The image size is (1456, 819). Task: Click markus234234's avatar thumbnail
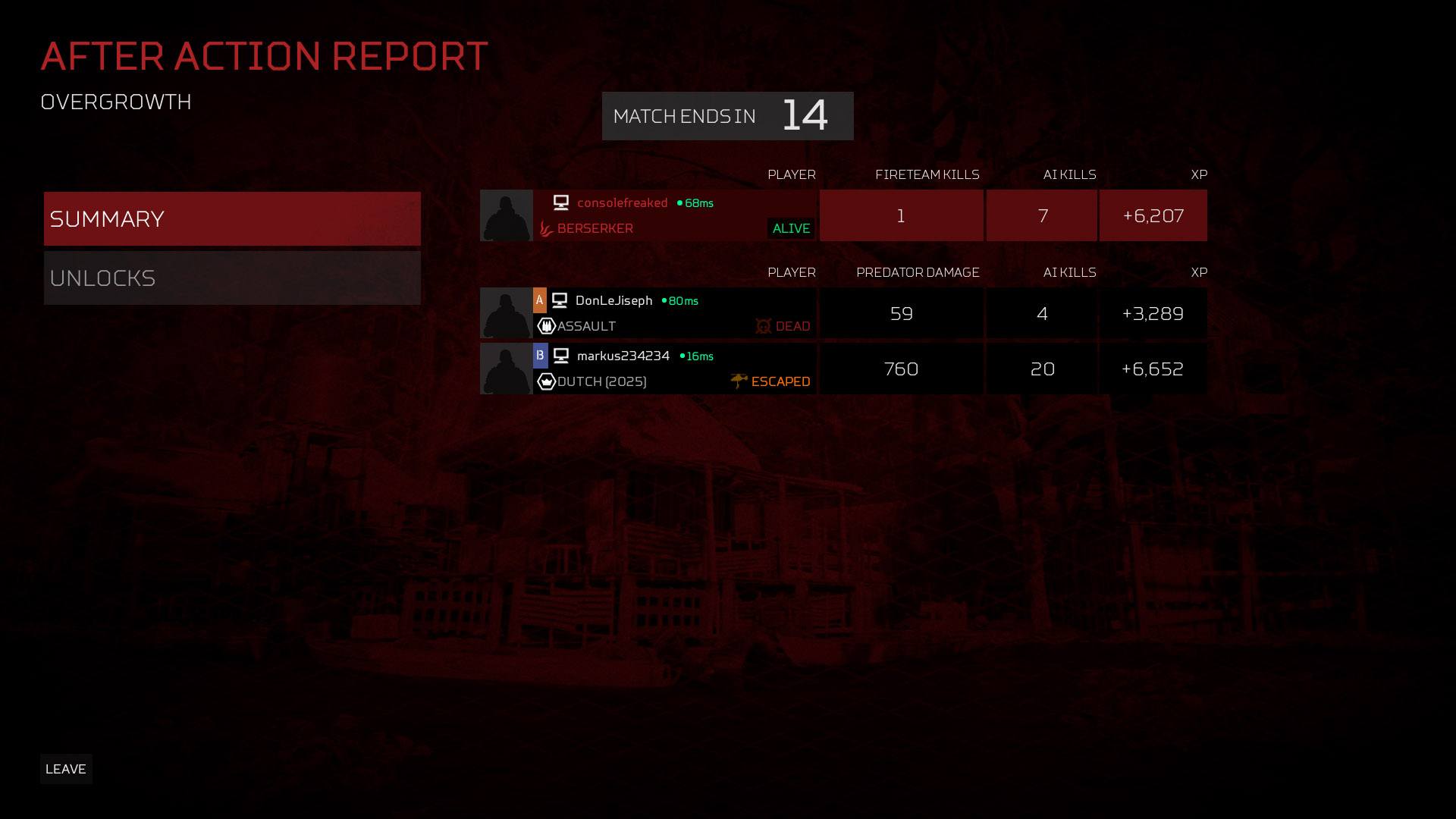pyautogui.click(x=507, y=369)
